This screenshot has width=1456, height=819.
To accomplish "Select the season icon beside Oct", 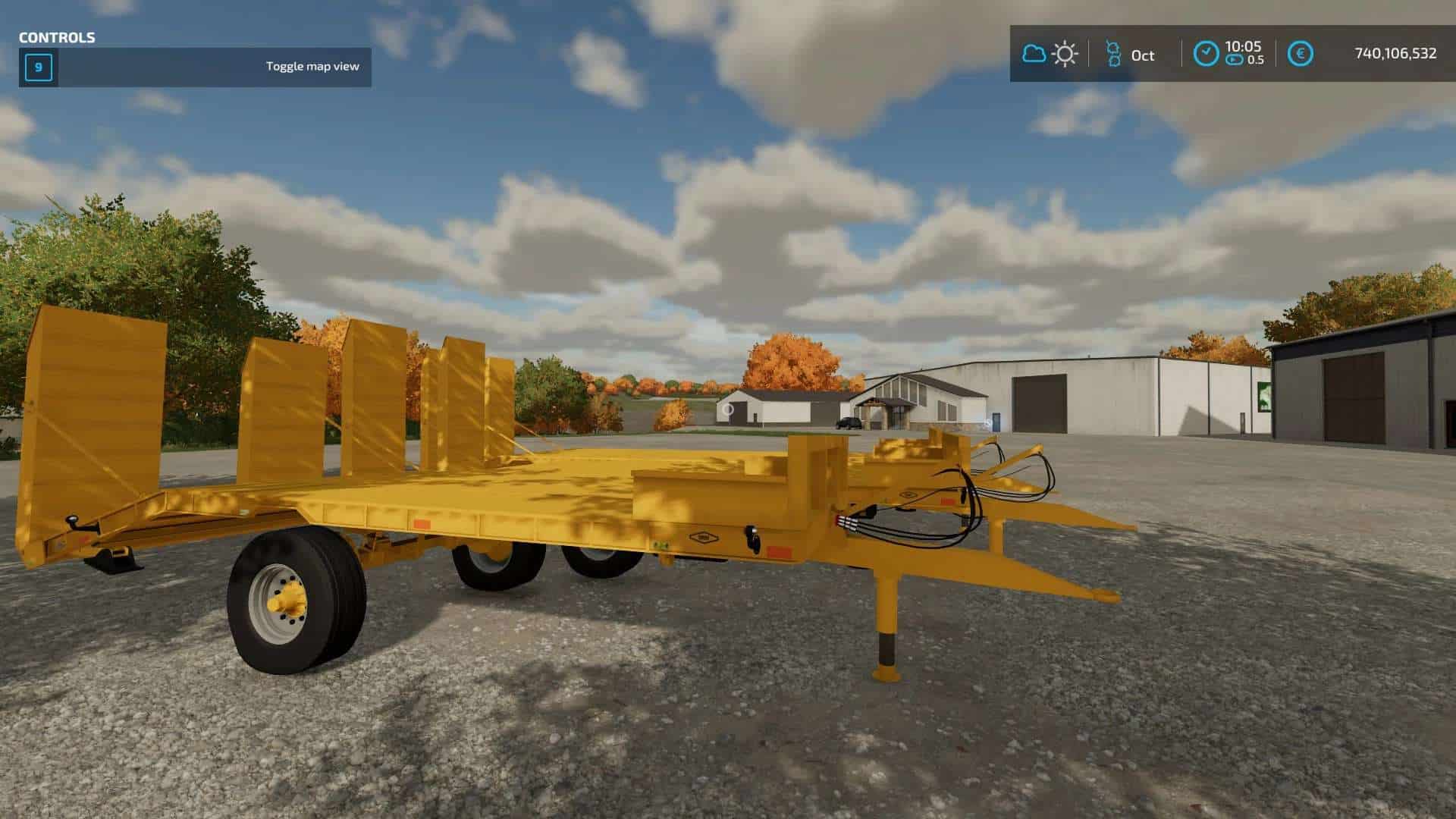I will point(1112,54).
